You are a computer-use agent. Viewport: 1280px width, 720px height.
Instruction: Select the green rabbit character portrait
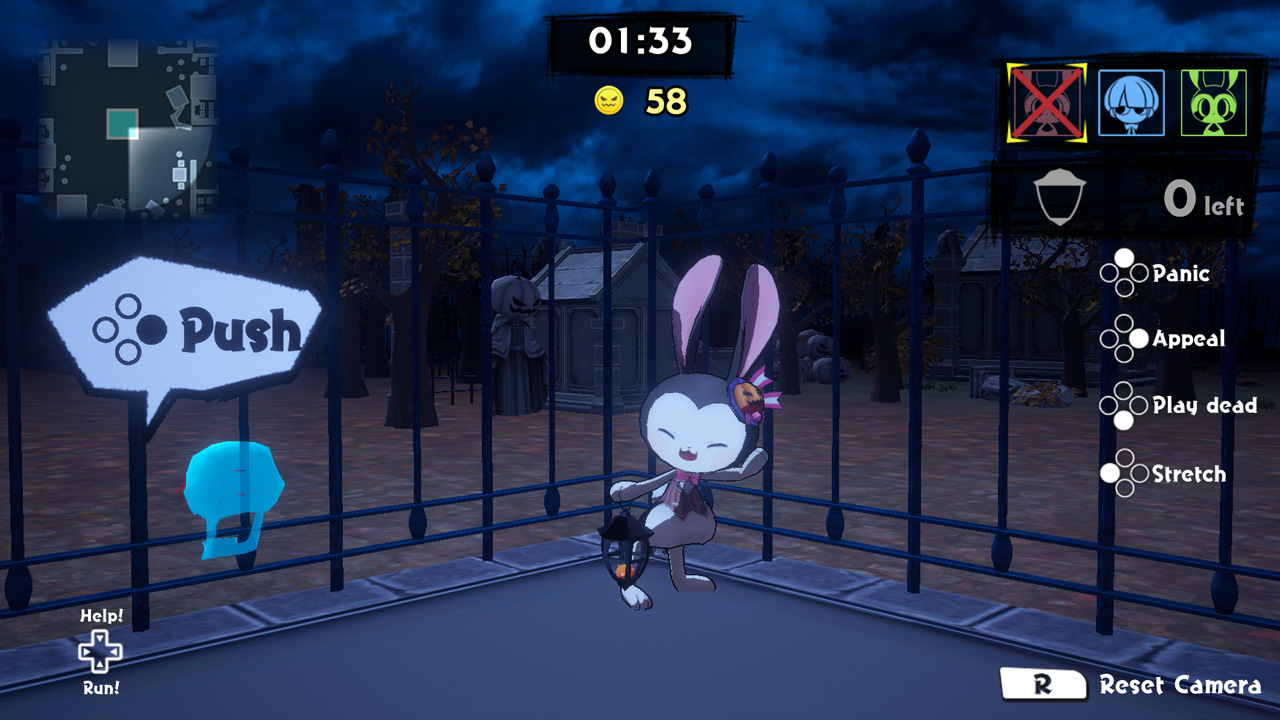pos(1213,103)
